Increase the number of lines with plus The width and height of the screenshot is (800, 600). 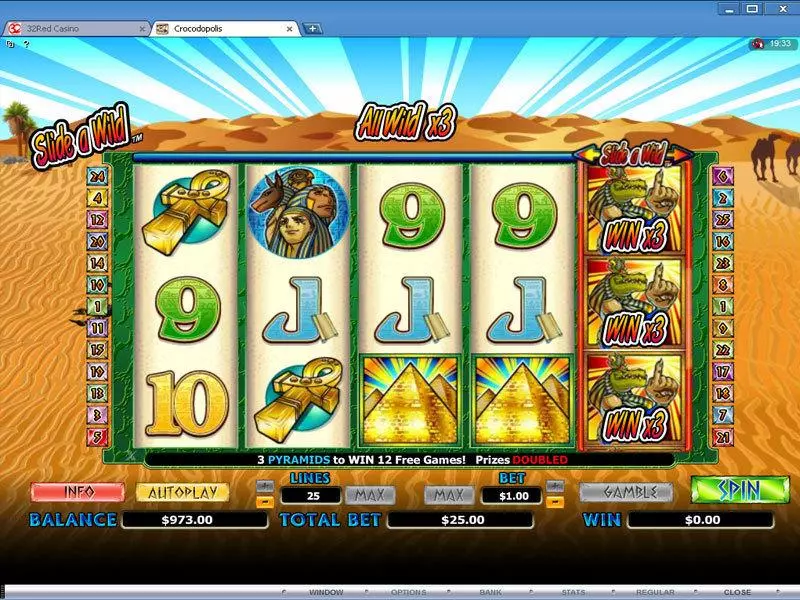point(265,486)
